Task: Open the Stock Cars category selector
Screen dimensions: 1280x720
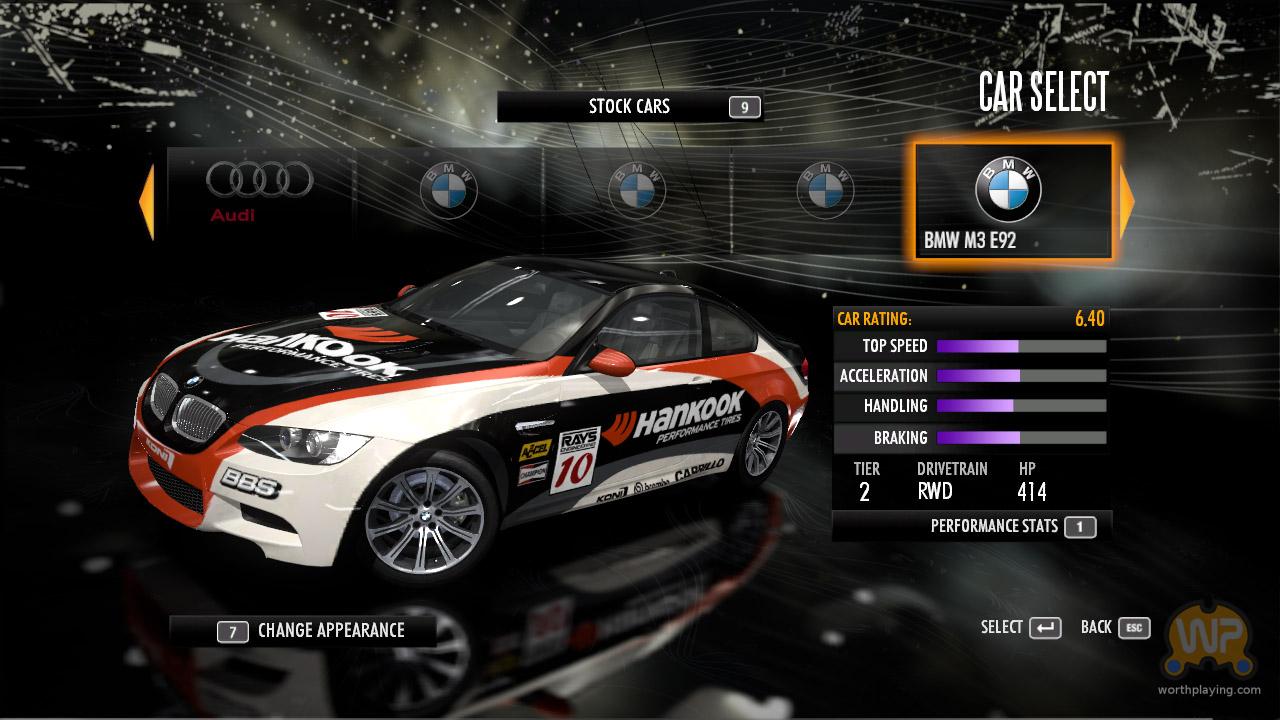Action: [629, 107]
